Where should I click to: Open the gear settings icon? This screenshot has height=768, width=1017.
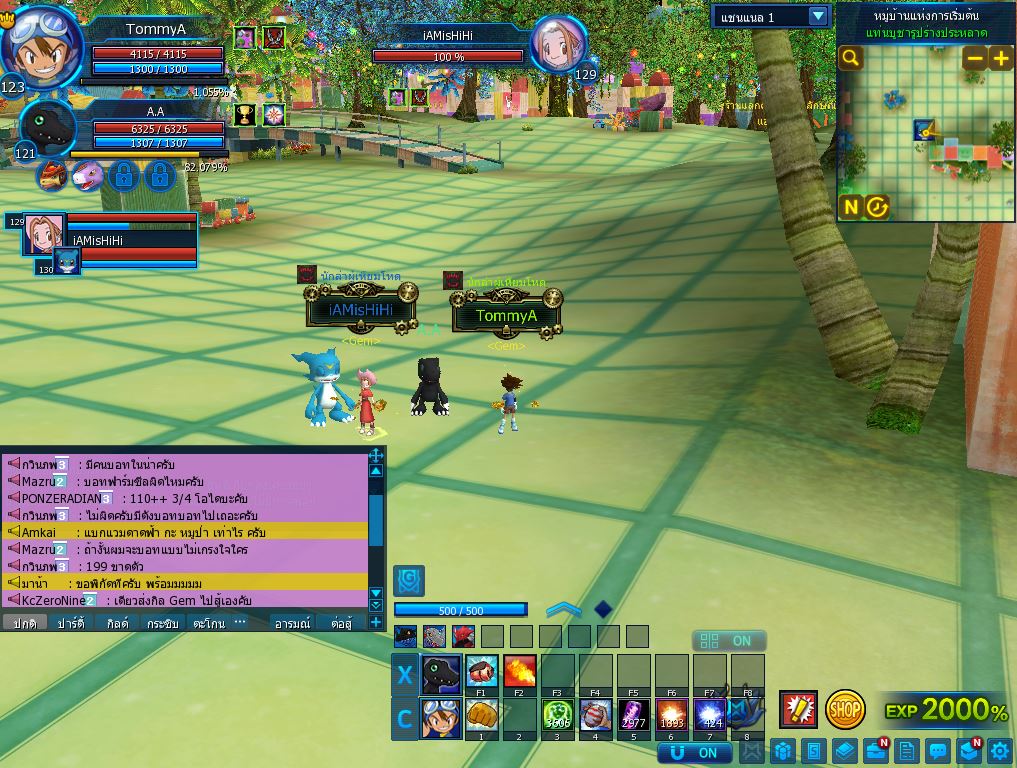[1000, 750]
